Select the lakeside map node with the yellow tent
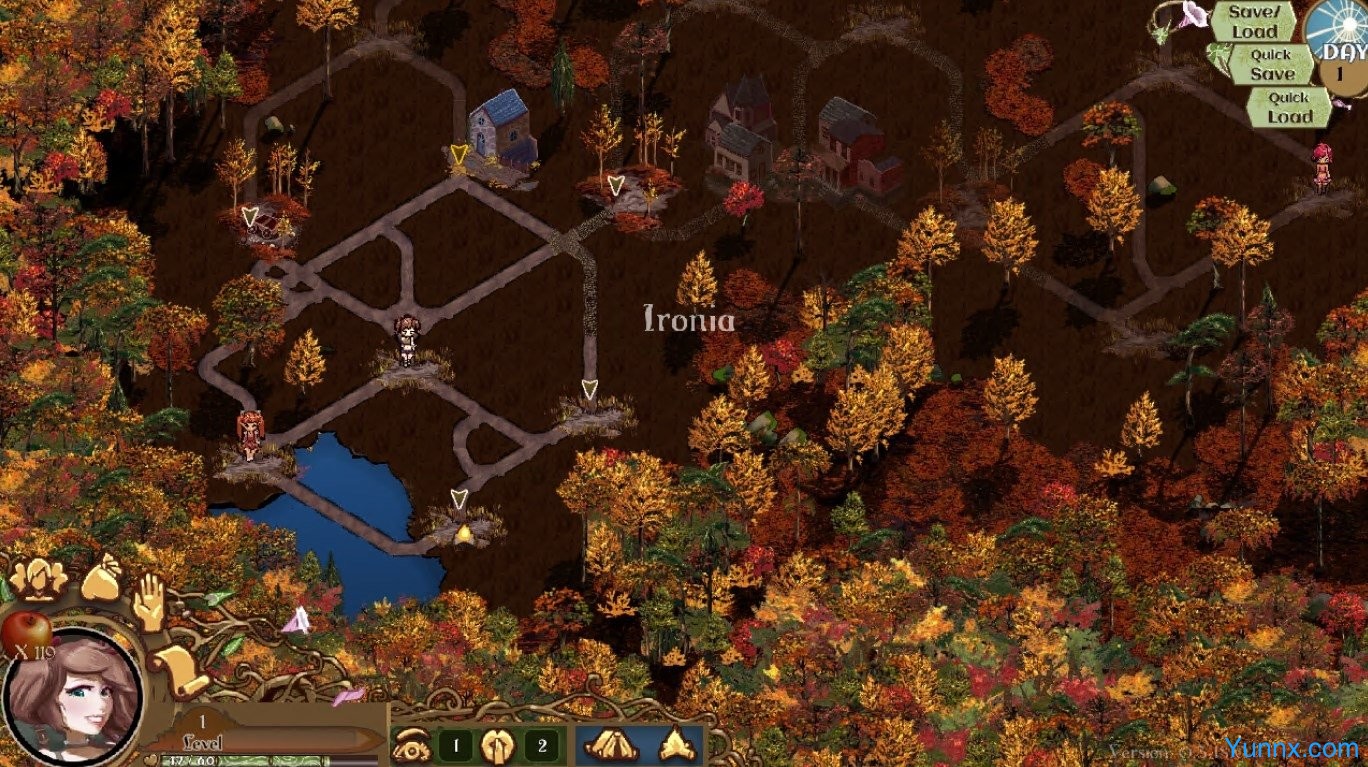 point(462,532)
